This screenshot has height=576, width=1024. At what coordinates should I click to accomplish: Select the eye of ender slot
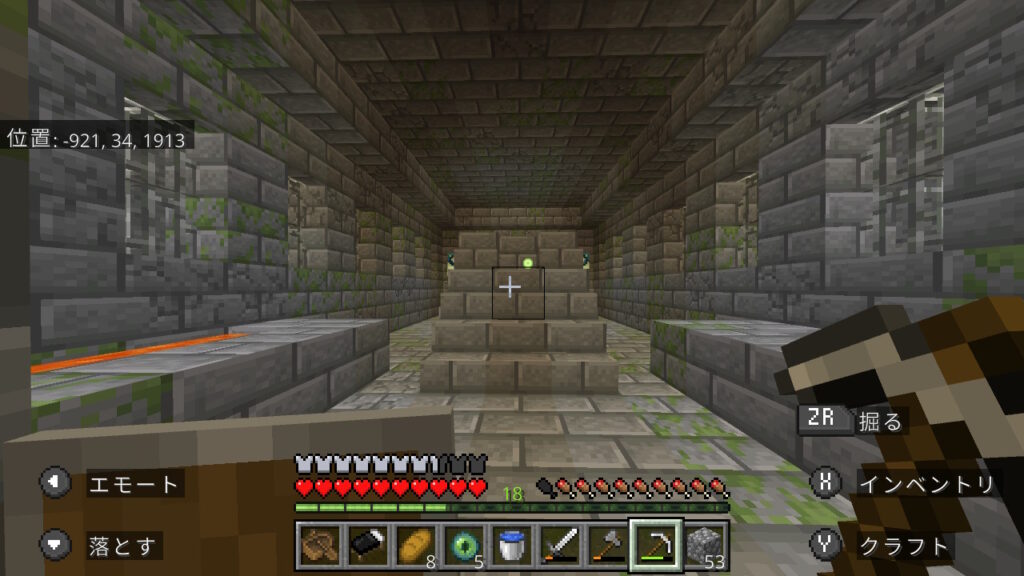coord(463,545)
